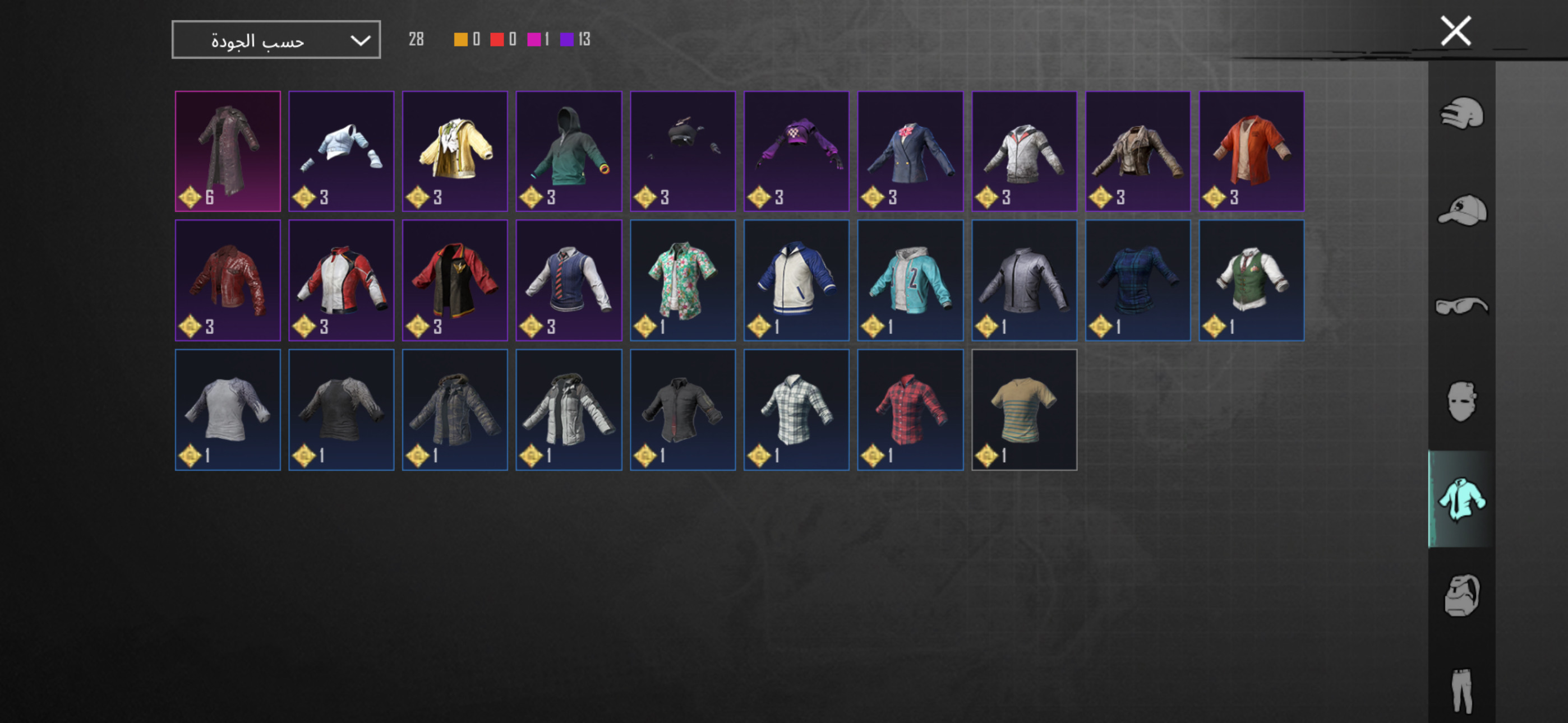Viewport: 1568px width, 723px height.
Task: Open the glasses category tab
Action: point(1461,305)
